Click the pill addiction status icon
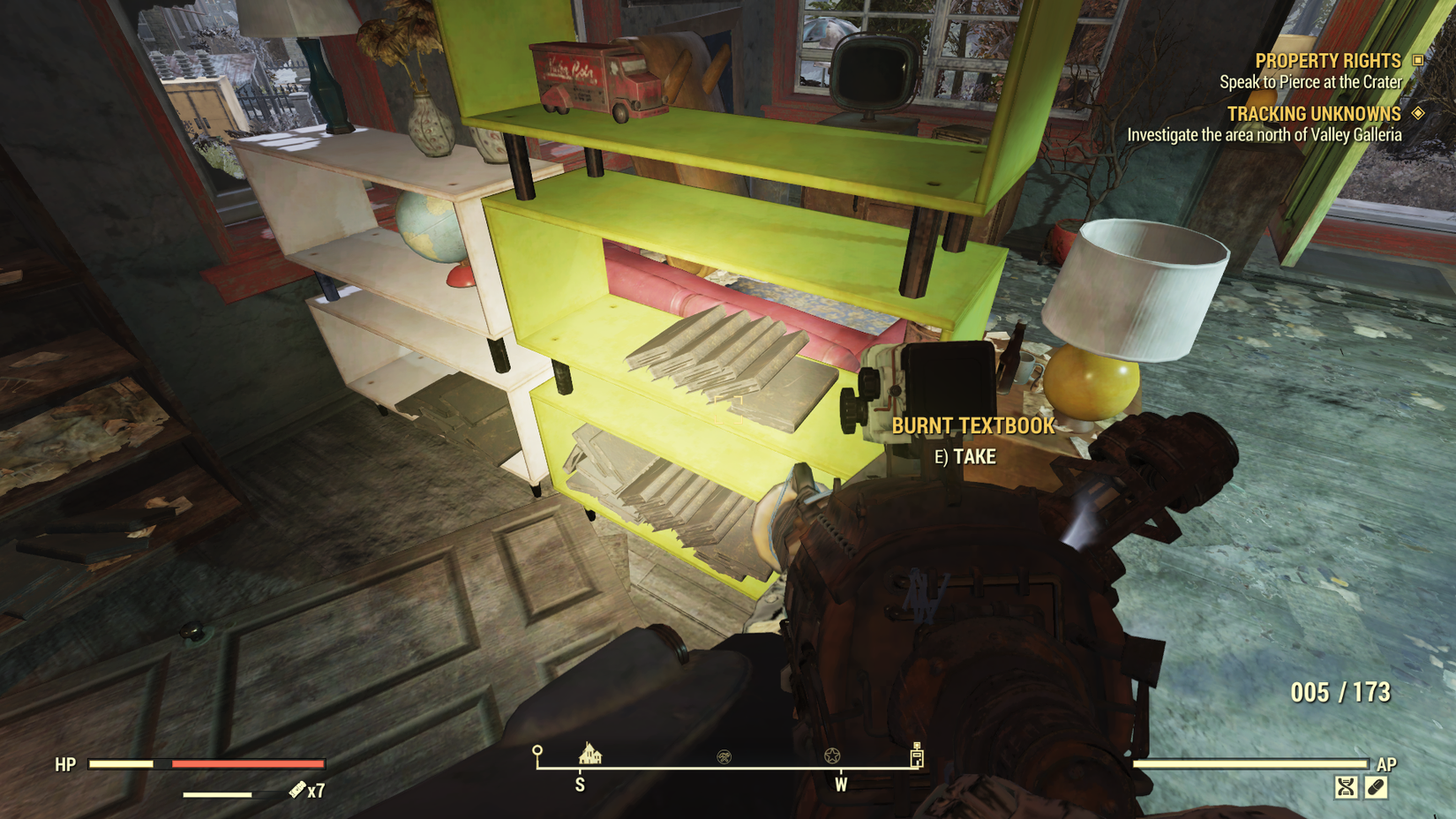The width and height of the screenshot is (1456, 819). [1377, 786]
